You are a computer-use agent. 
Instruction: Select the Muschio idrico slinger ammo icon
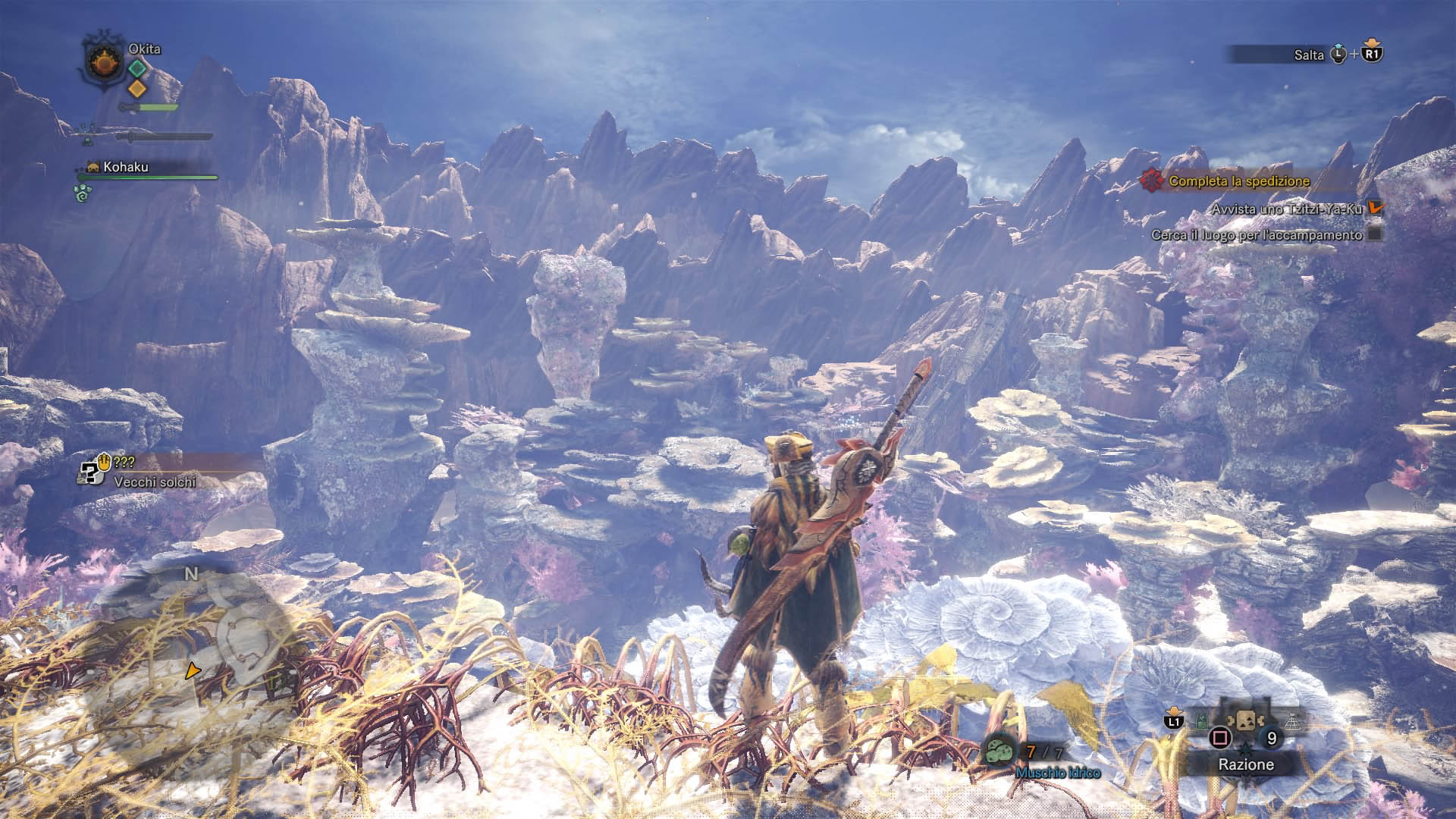(1001, 751)
